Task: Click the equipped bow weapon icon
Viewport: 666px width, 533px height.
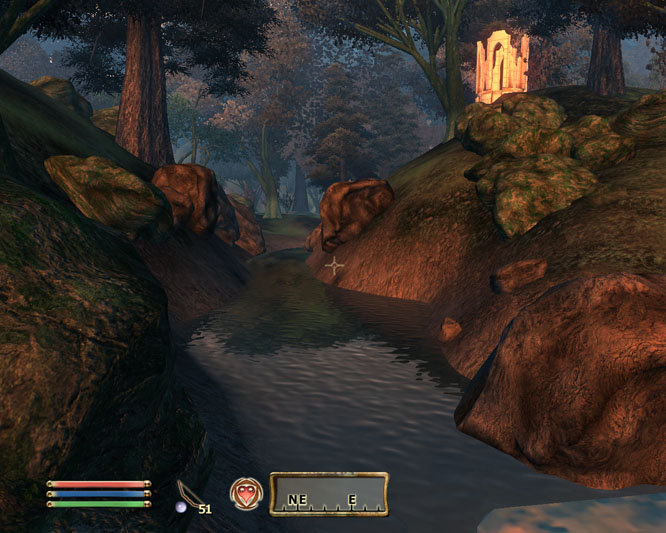Action: [187, 494]
